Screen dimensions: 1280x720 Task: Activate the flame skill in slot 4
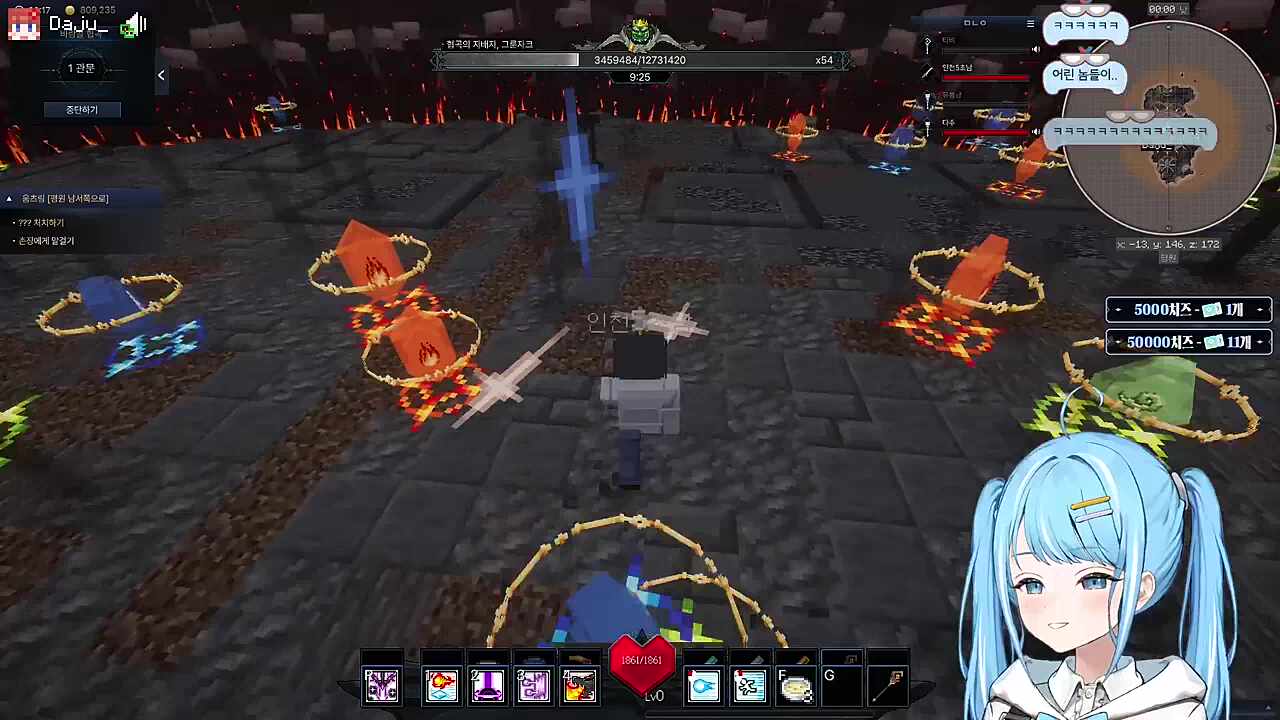click(x=579, y=685)
